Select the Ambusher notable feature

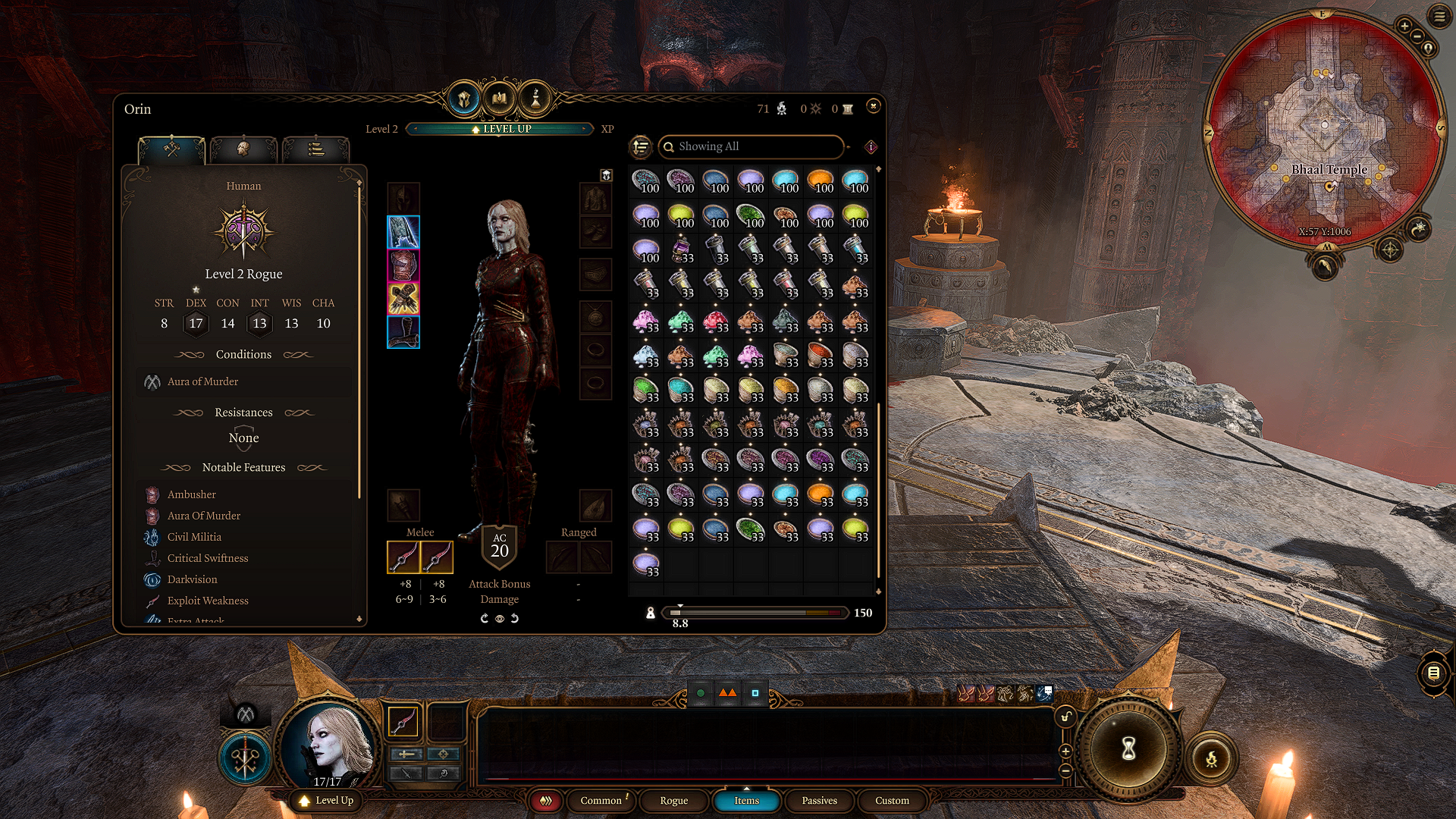192,494
